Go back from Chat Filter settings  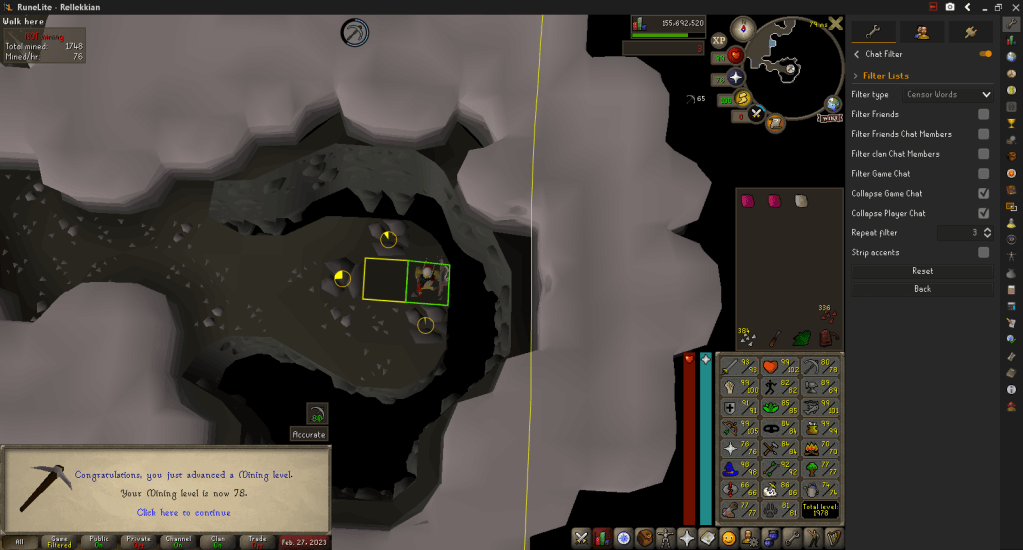922,289
